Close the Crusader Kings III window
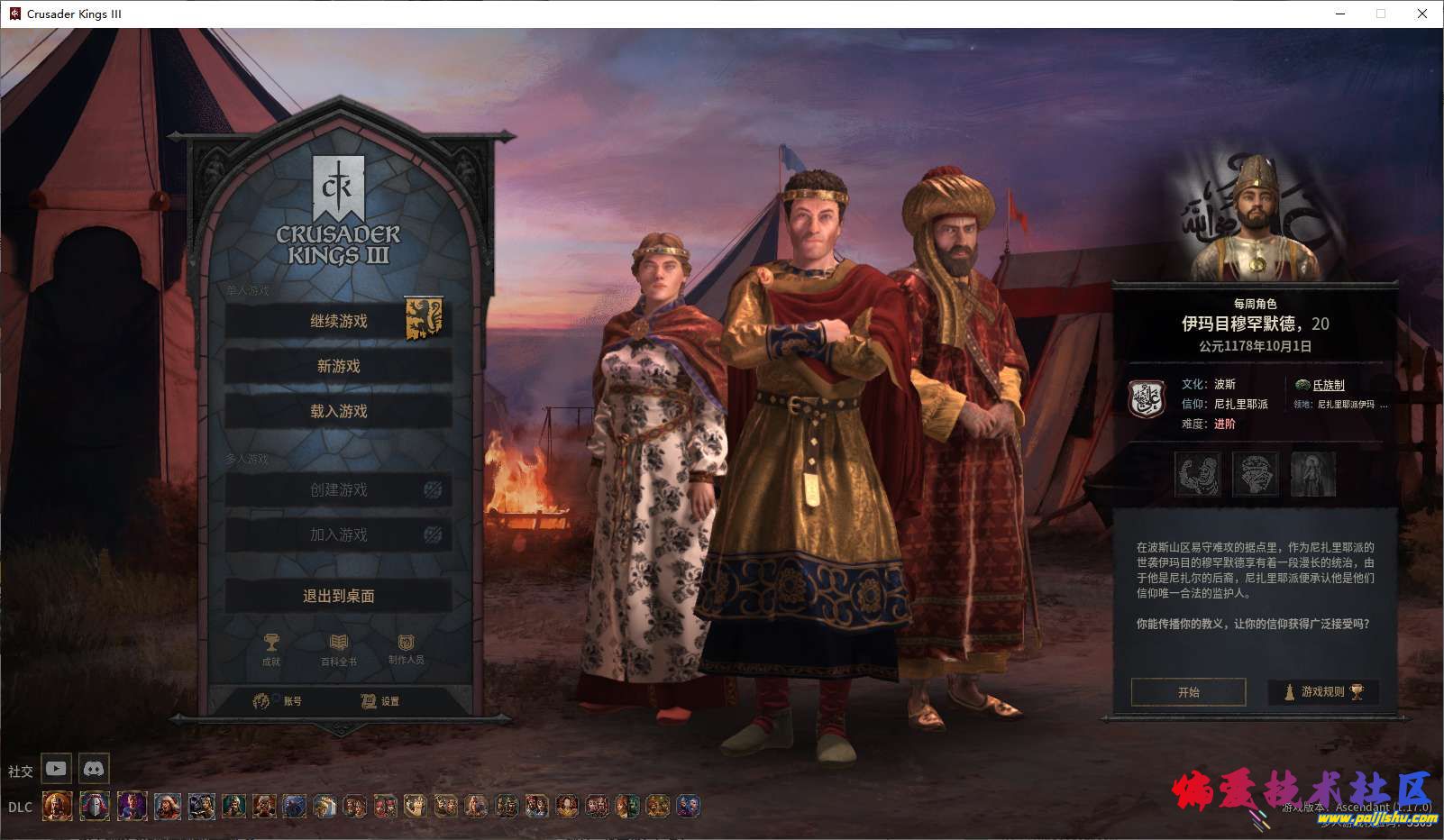 tap(1421, 14)
